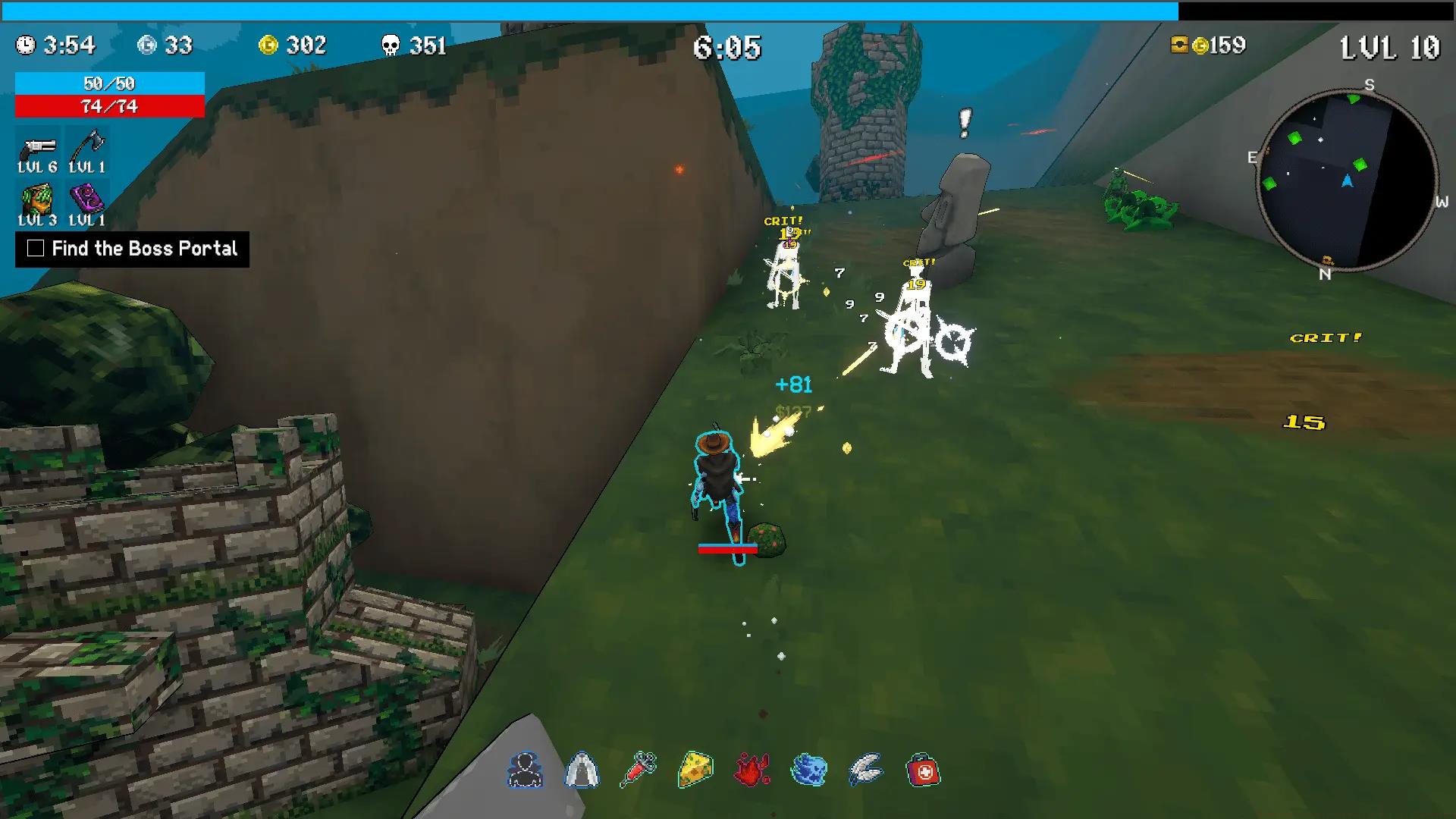Choose the white feather item icon

coord(866,770)
